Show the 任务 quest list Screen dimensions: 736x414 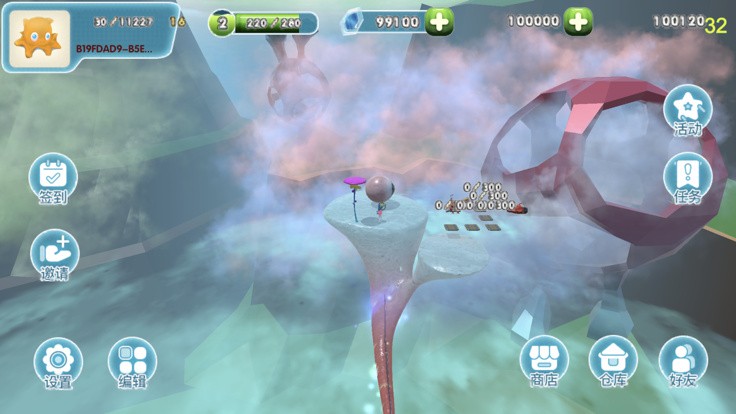point(688,177)
